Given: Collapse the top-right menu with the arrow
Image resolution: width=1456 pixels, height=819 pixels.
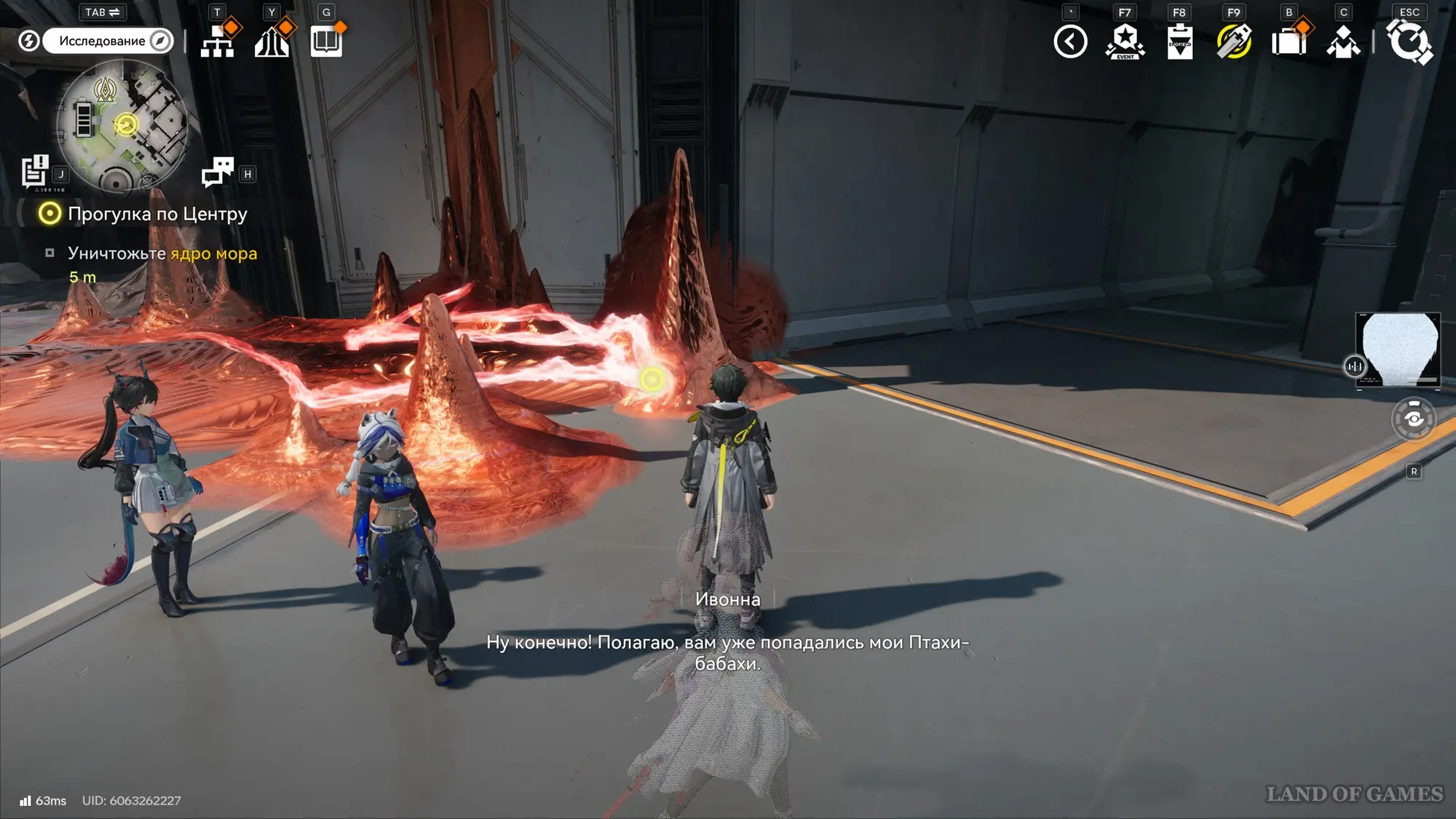Looking at the screenshot, I should click(x=1070, y=41).
